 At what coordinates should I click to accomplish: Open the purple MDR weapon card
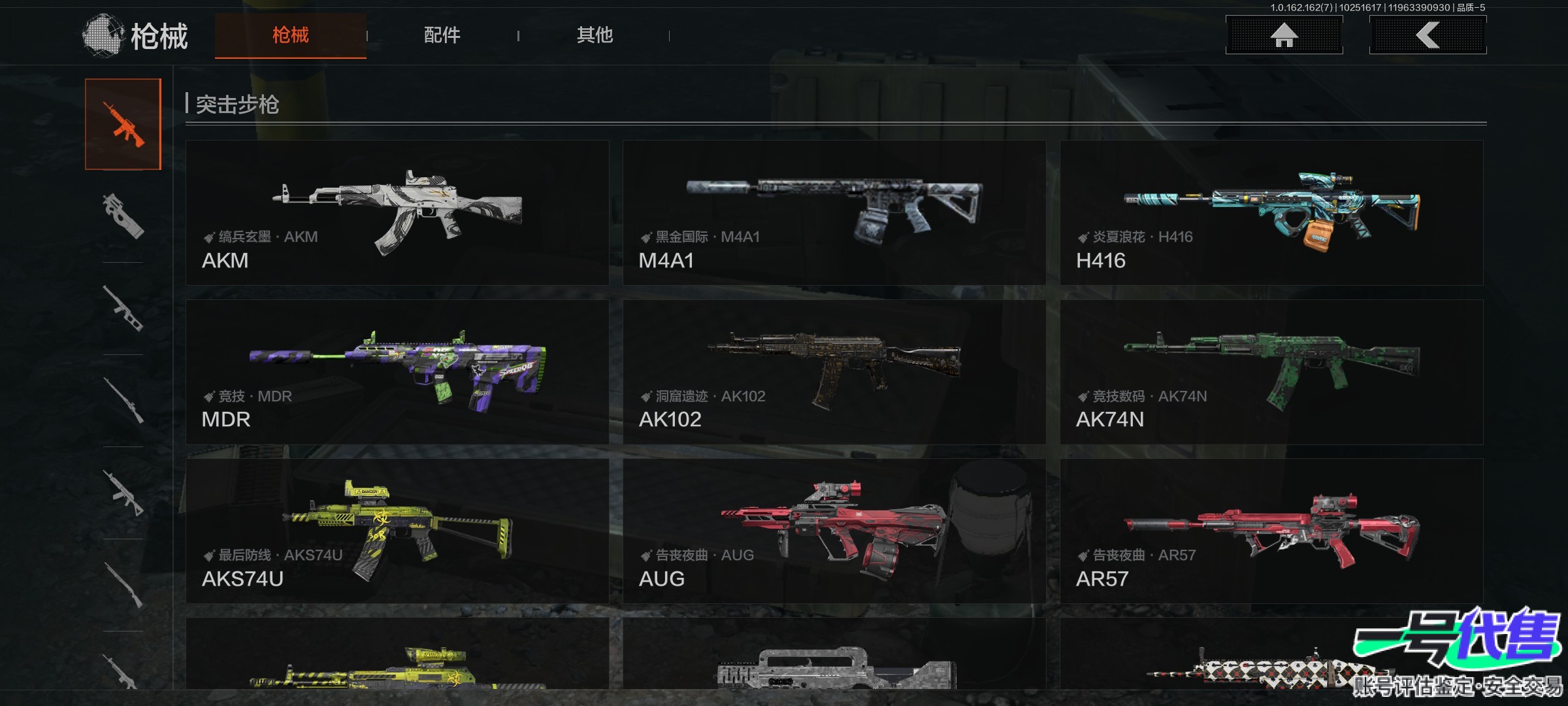(397, 372)
